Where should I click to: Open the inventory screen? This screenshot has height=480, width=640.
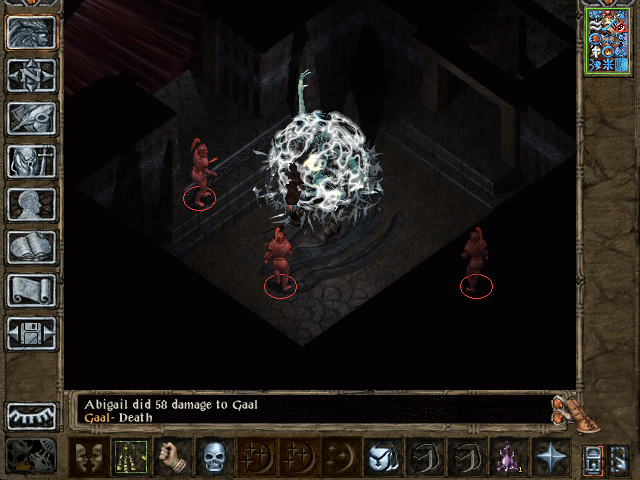tap(32, 161)
